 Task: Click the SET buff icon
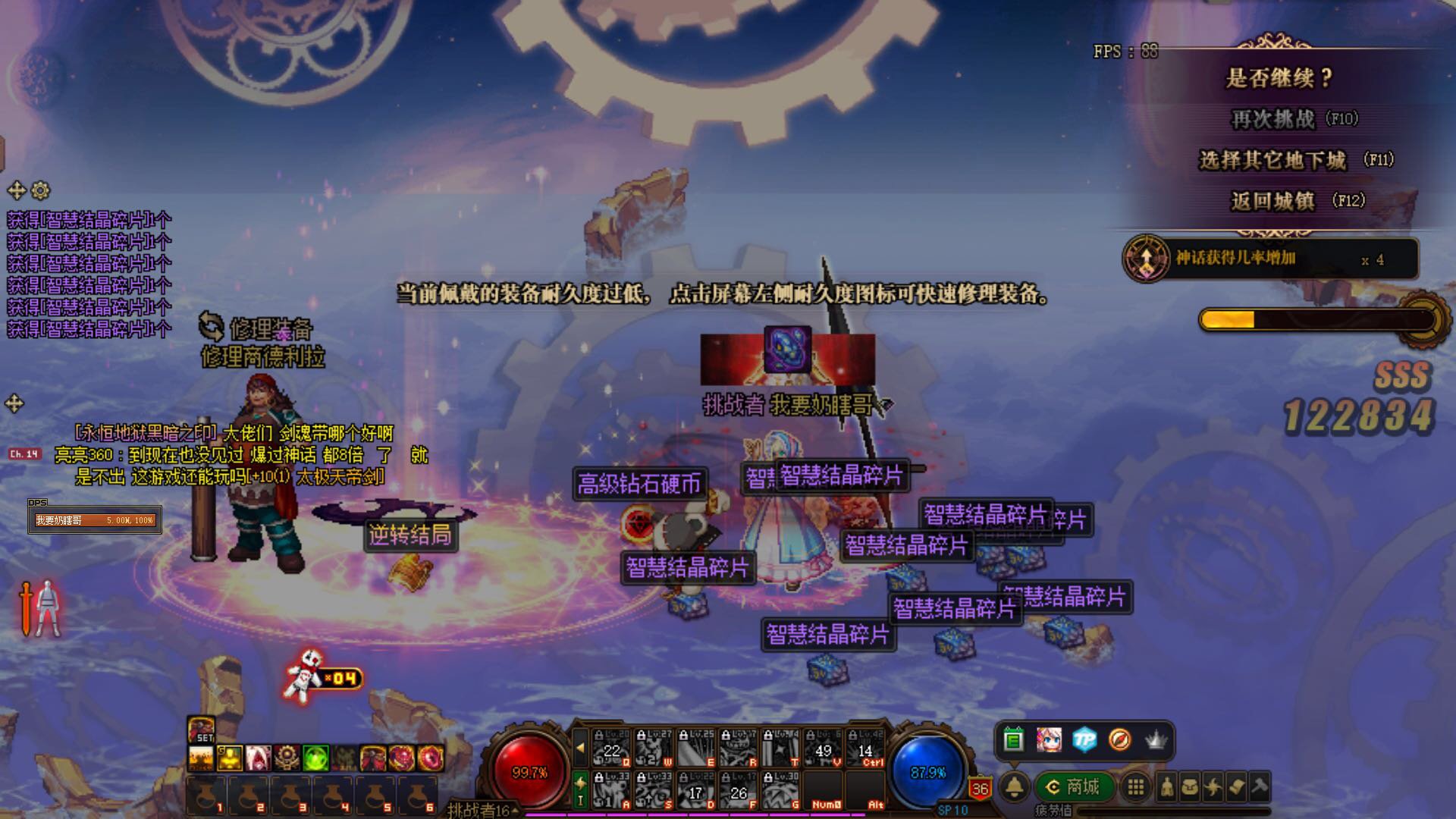(x=201, y=730)
